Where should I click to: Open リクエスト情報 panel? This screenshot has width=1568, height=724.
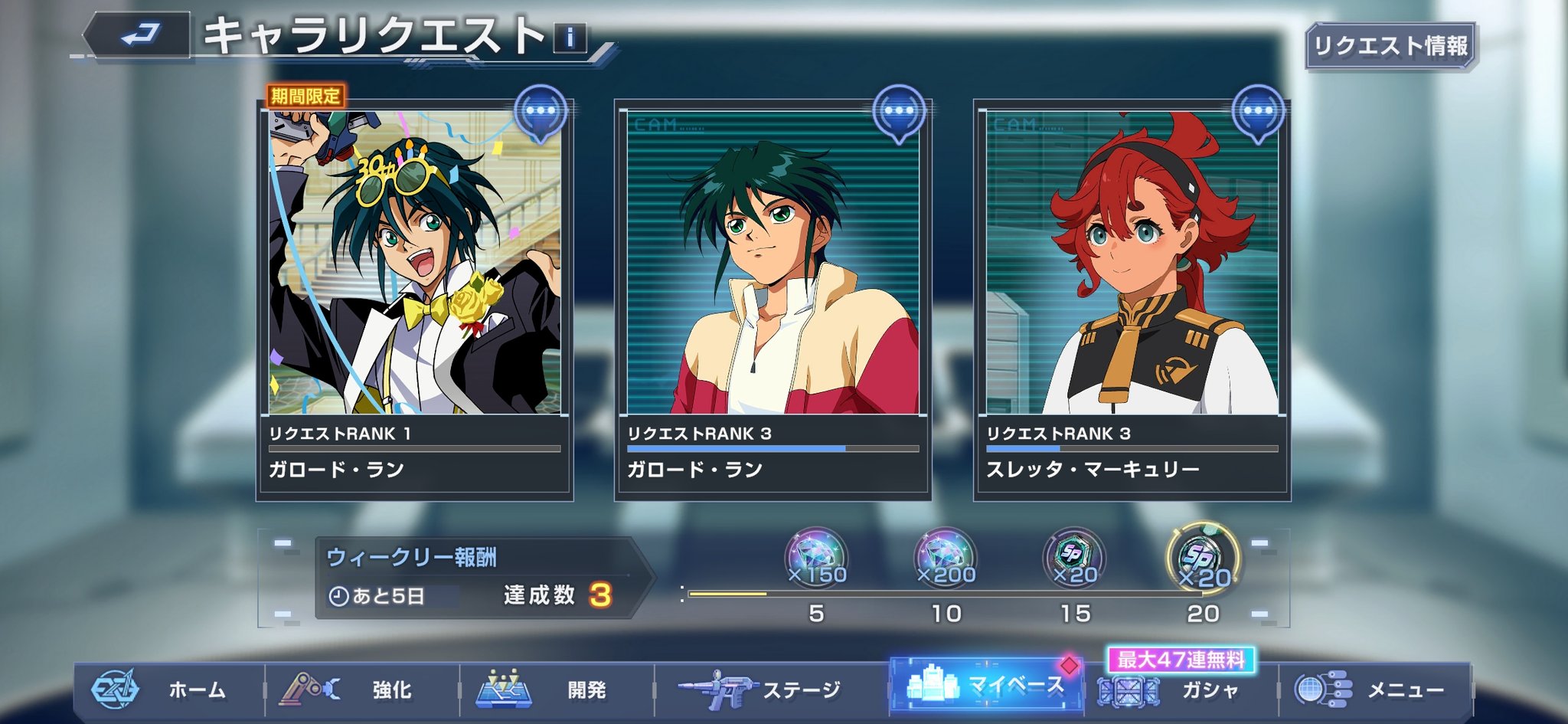click(1390, 46)
